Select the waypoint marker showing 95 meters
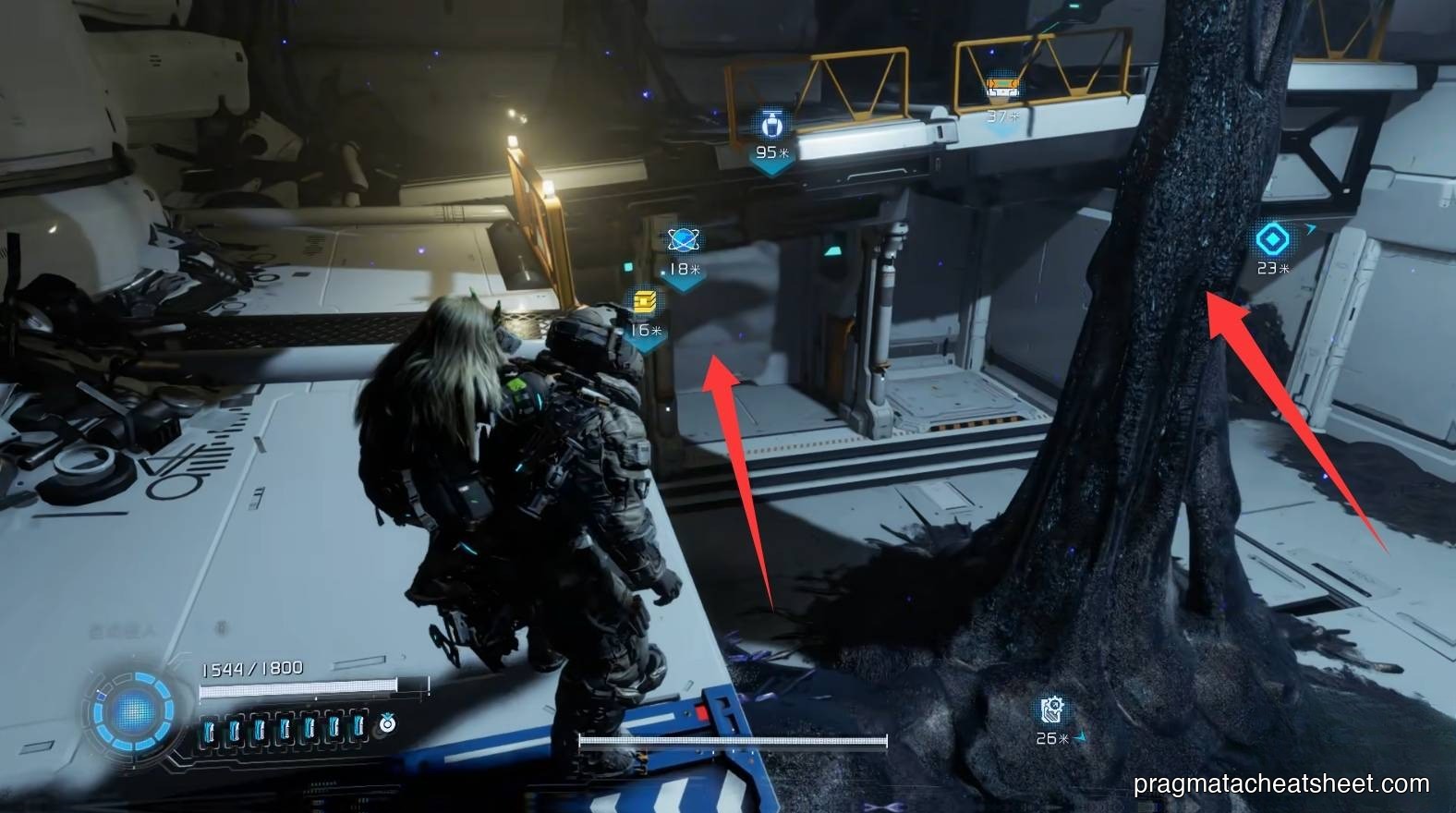The image size is (1456, 813). (770, 125)
